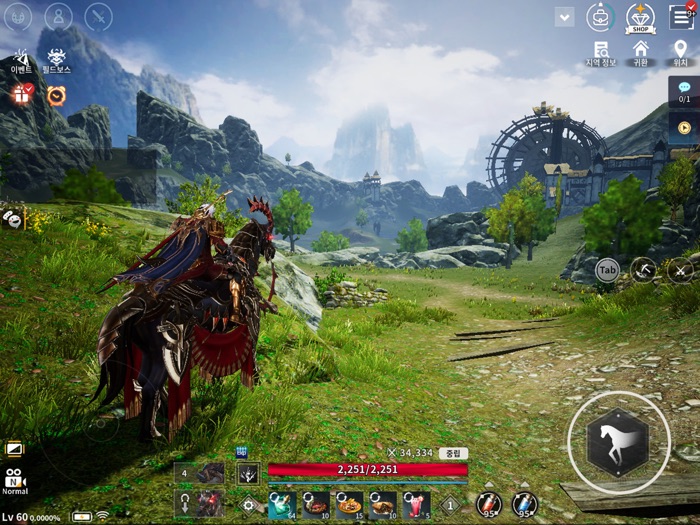
Task: Open the 이벤트 event menu
Action: (x=22, y=61)
